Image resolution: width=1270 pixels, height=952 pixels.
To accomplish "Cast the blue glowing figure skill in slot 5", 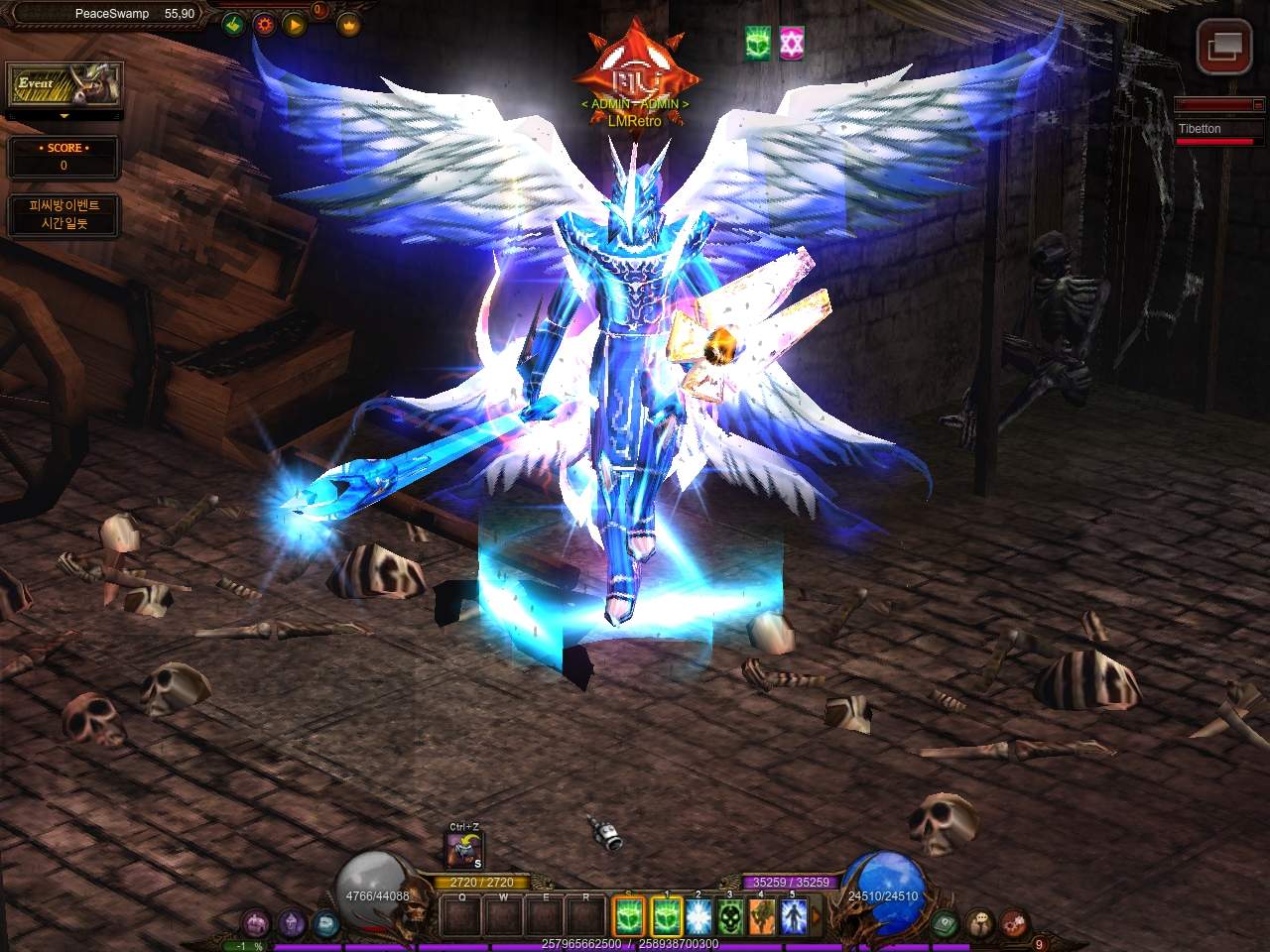I will click(x=794, y=915).
